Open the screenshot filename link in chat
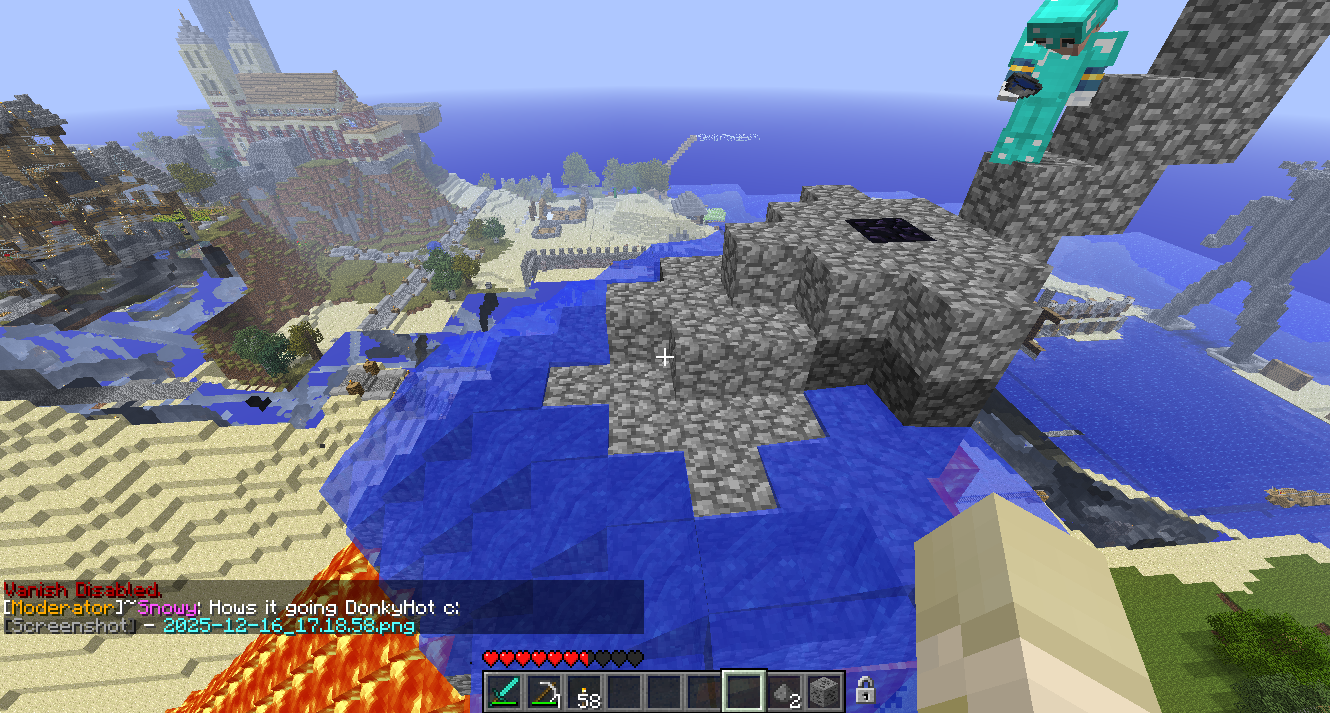This screenshot has width=1330, height=713. click(289, 625)
